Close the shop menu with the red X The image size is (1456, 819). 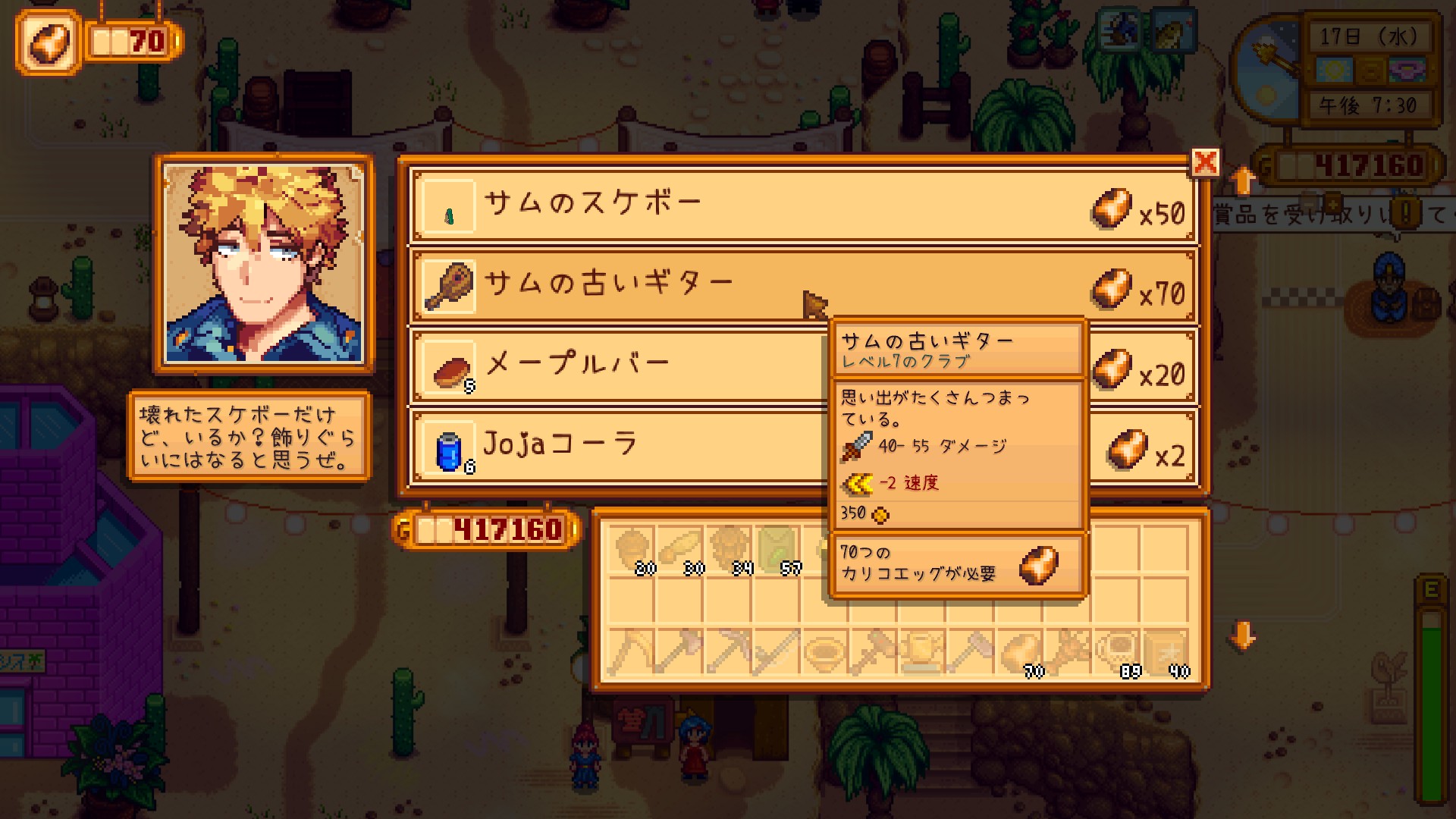[1205, 162]
